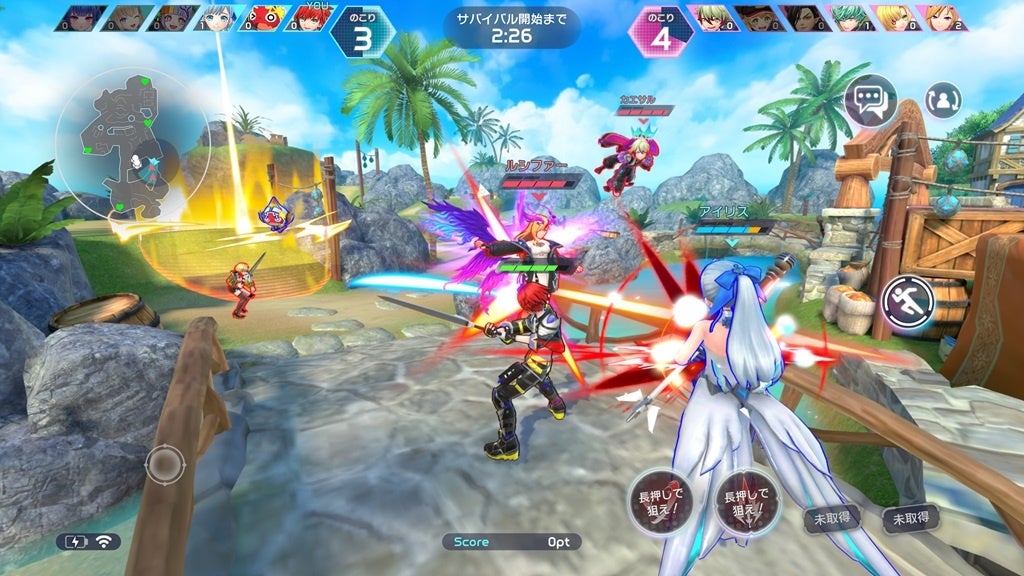Tap the virtual joystick crosshair circle
Screen dimensions: 1024x576
[165, 464]
